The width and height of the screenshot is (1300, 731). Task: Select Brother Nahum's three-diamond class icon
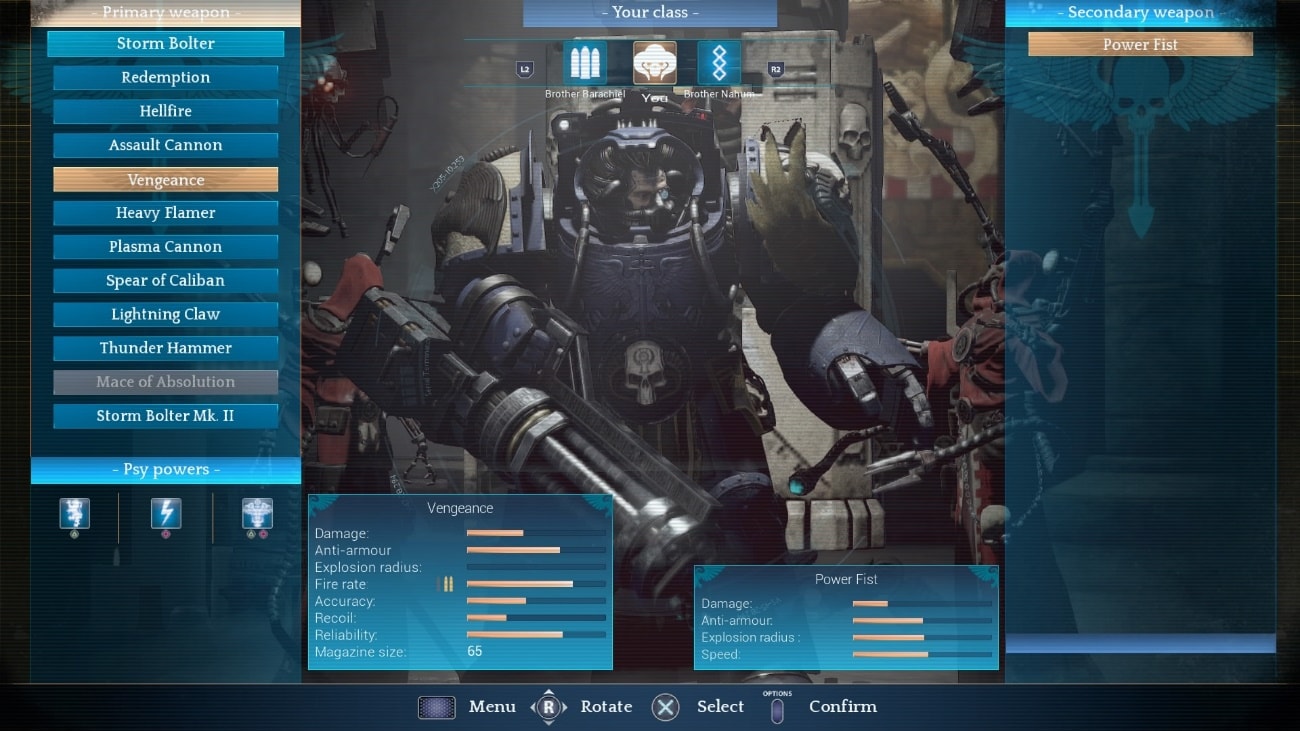[719, 63]
